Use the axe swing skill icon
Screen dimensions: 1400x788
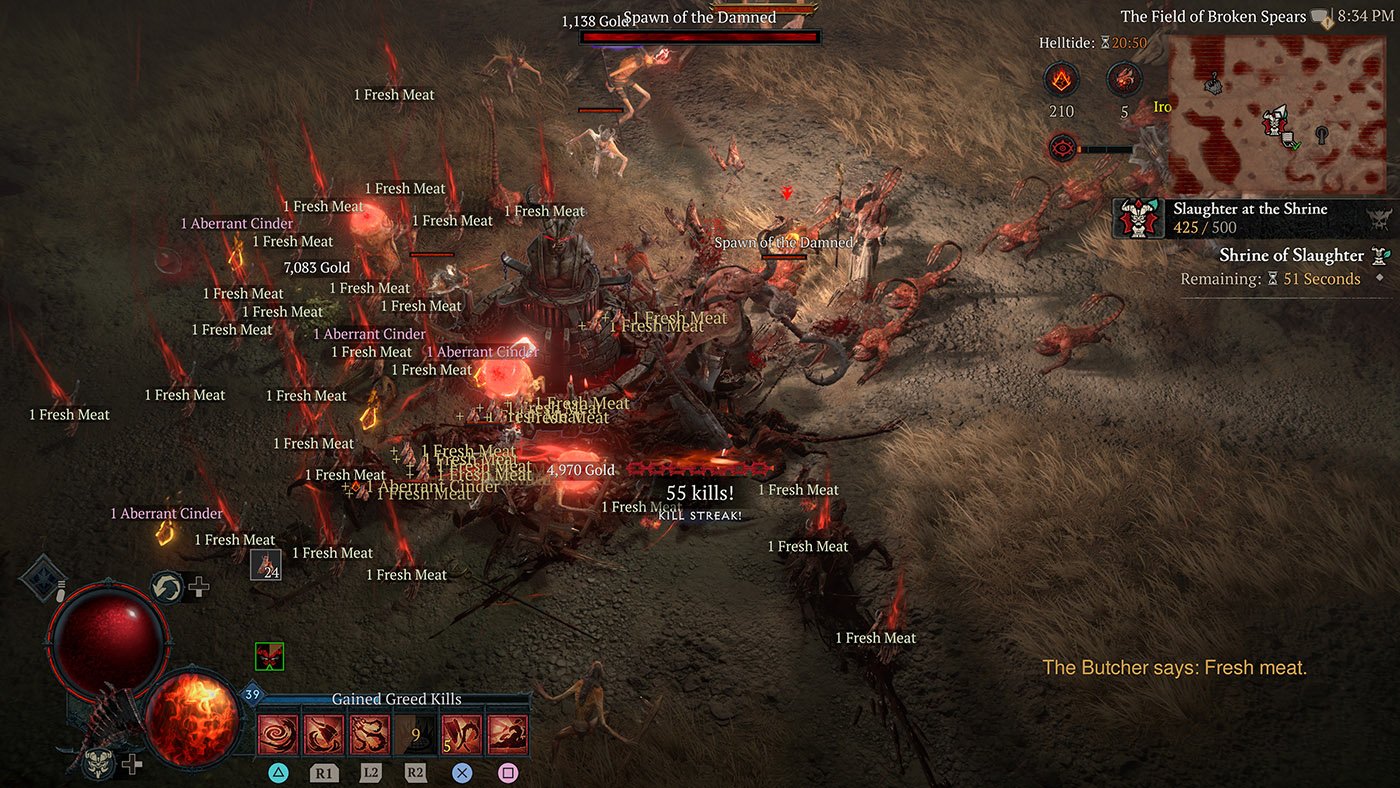click(x=323, y=736)
